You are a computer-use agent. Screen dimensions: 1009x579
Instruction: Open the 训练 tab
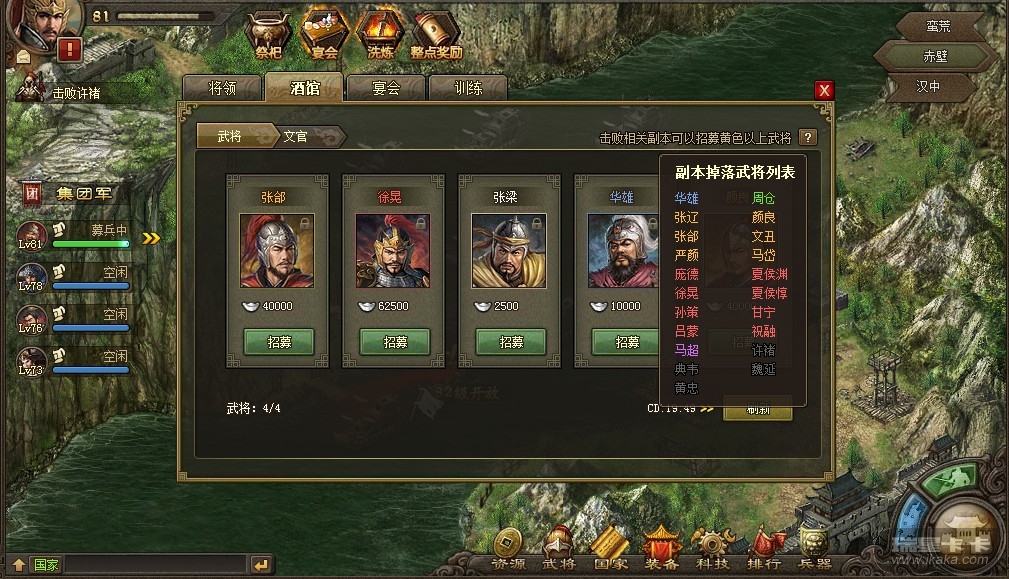click(468, 88)
